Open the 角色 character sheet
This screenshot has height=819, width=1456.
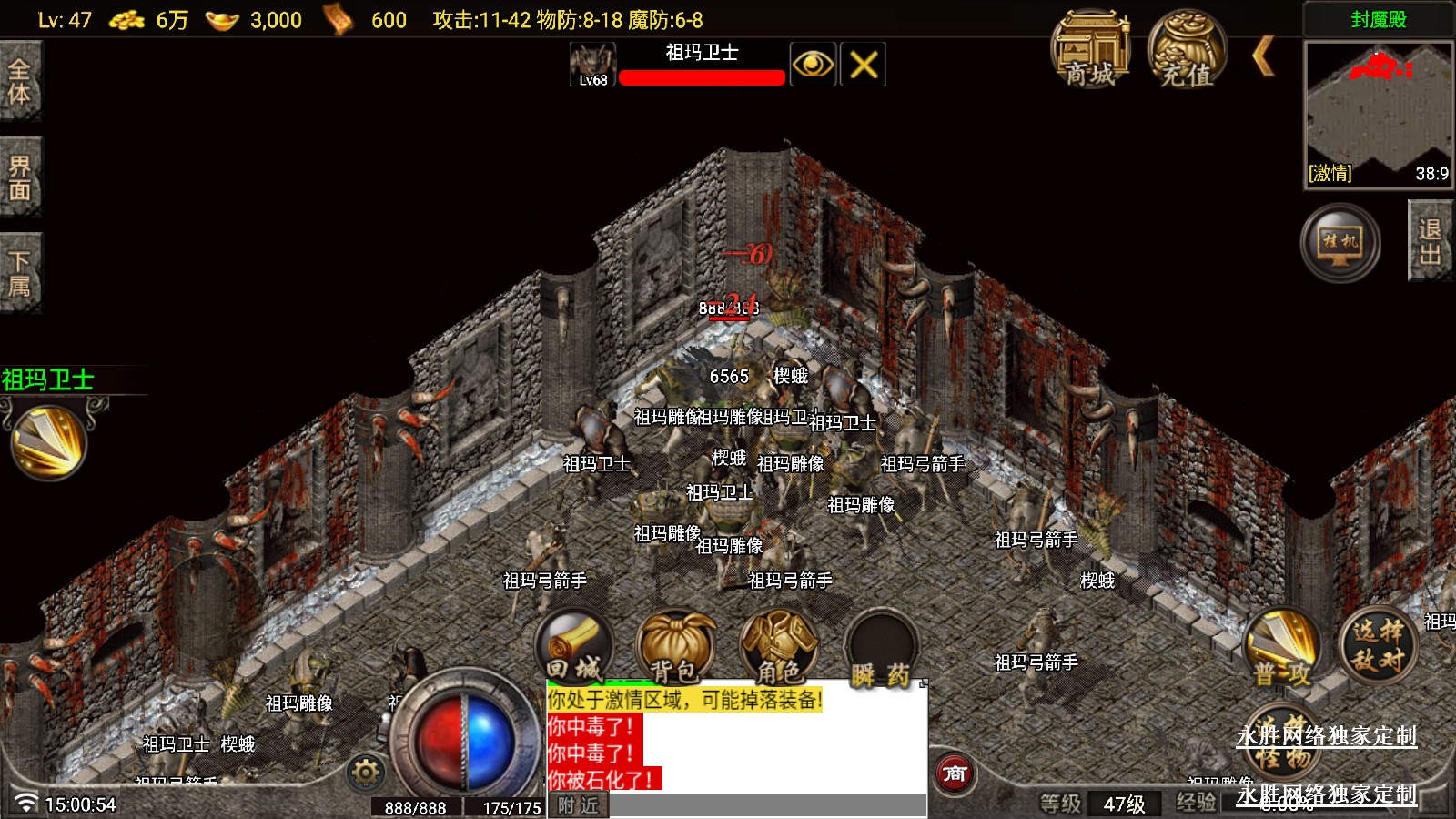(779, 648)
